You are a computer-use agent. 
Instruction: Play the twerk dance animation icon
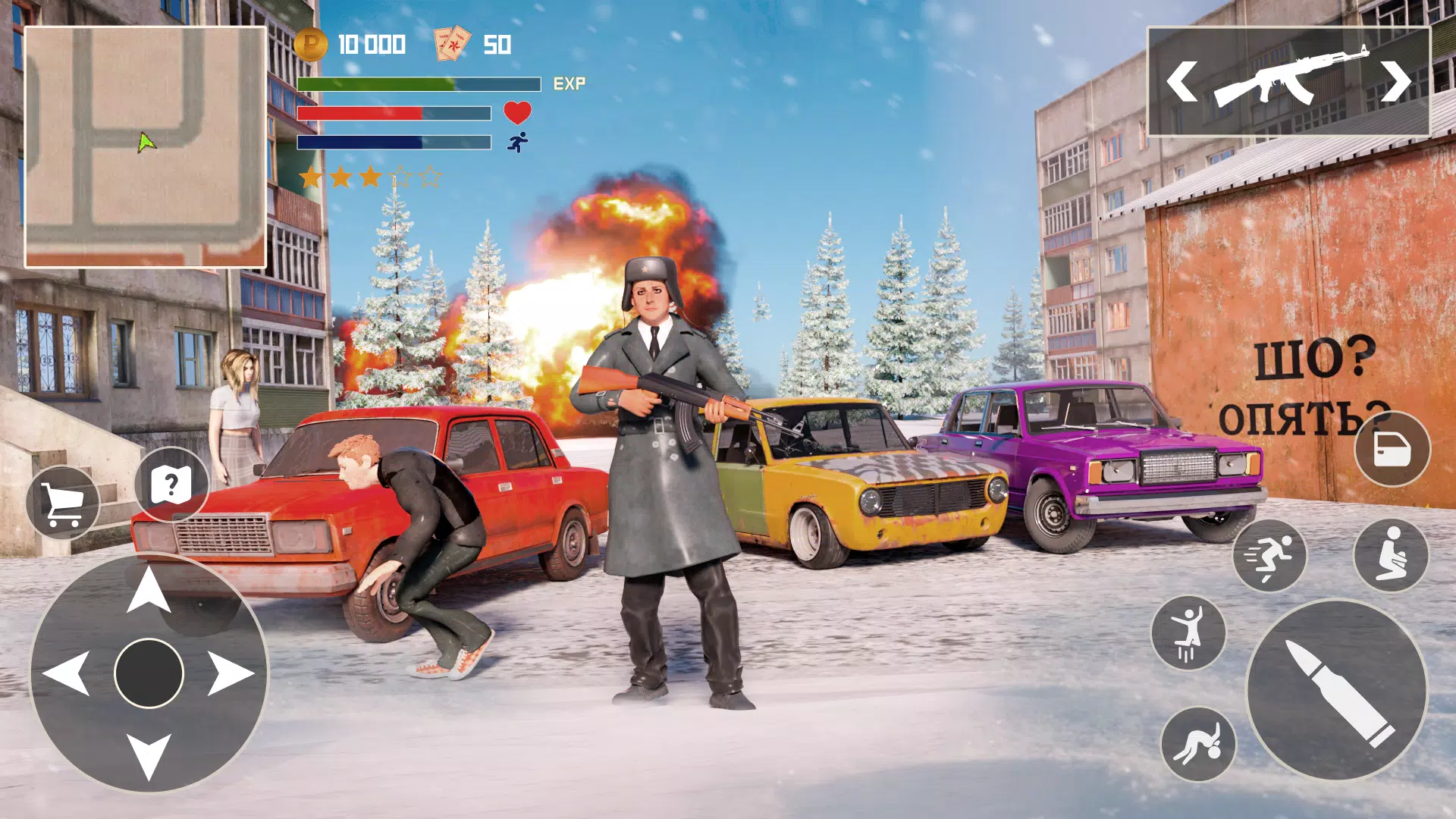tap(1200, 742)
